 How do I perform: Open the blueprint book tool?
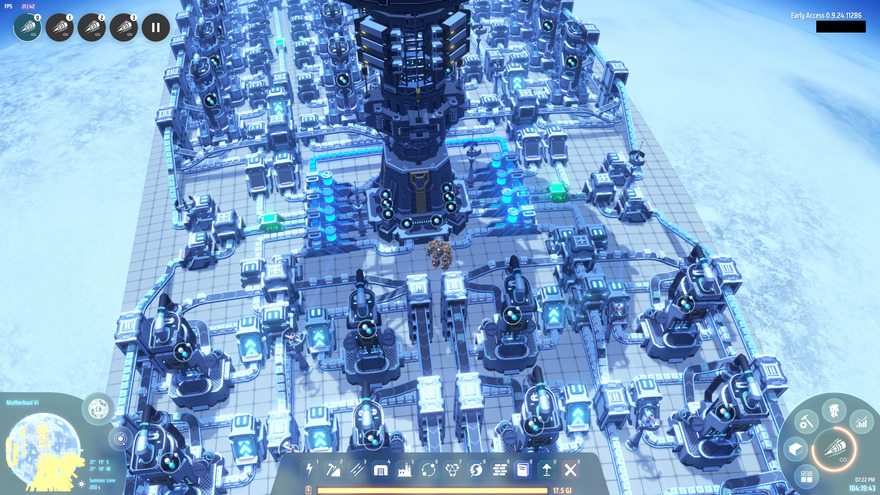[x=523, y=469]
